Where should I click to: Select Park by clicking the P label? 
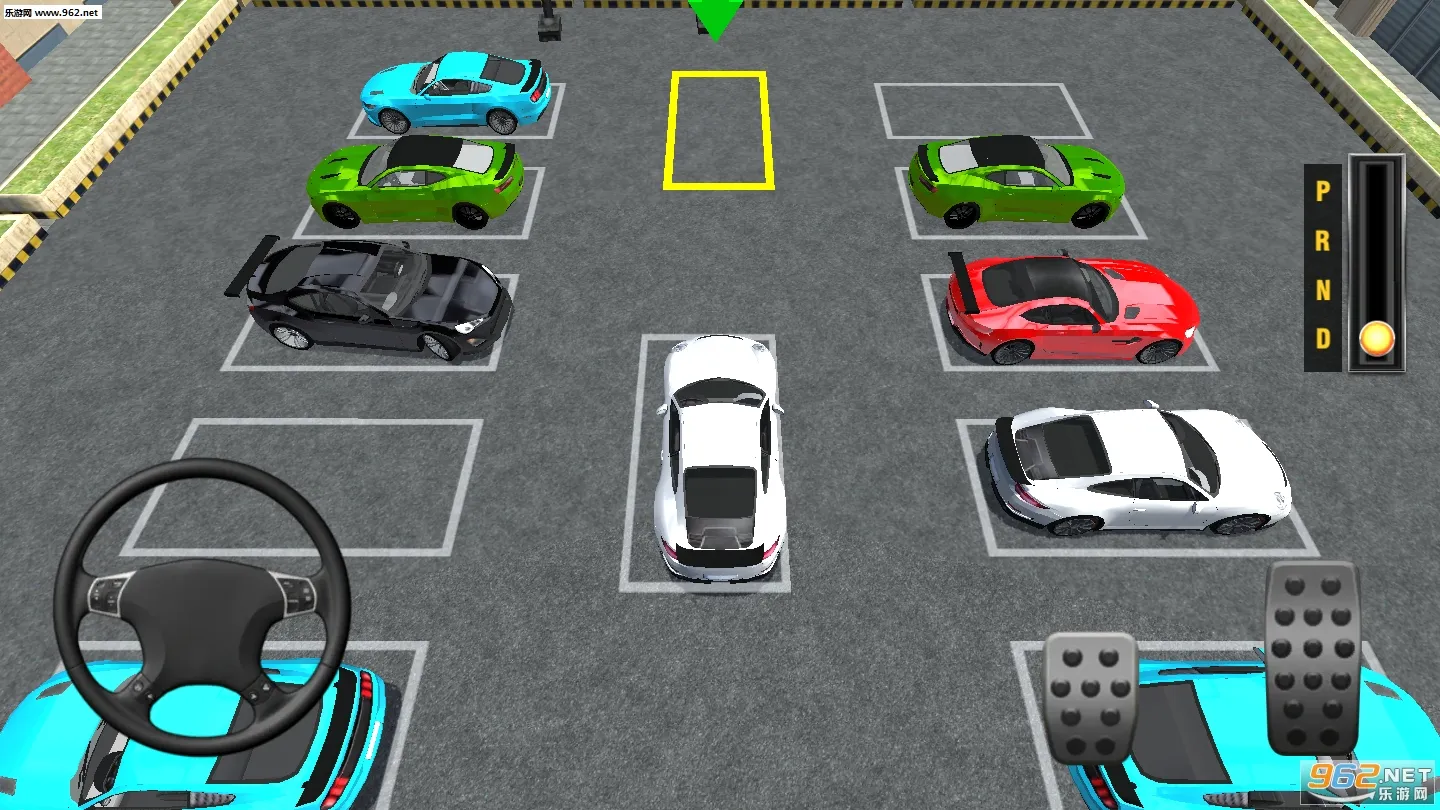1322,190
